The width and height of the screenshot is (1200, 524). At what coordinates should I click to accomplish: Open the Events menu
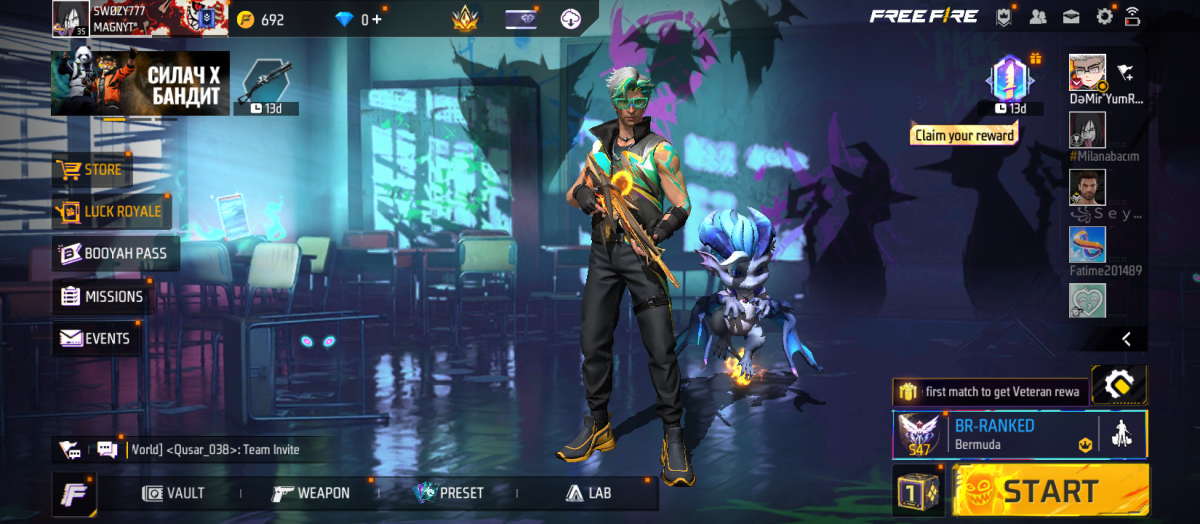pos(95,339)
